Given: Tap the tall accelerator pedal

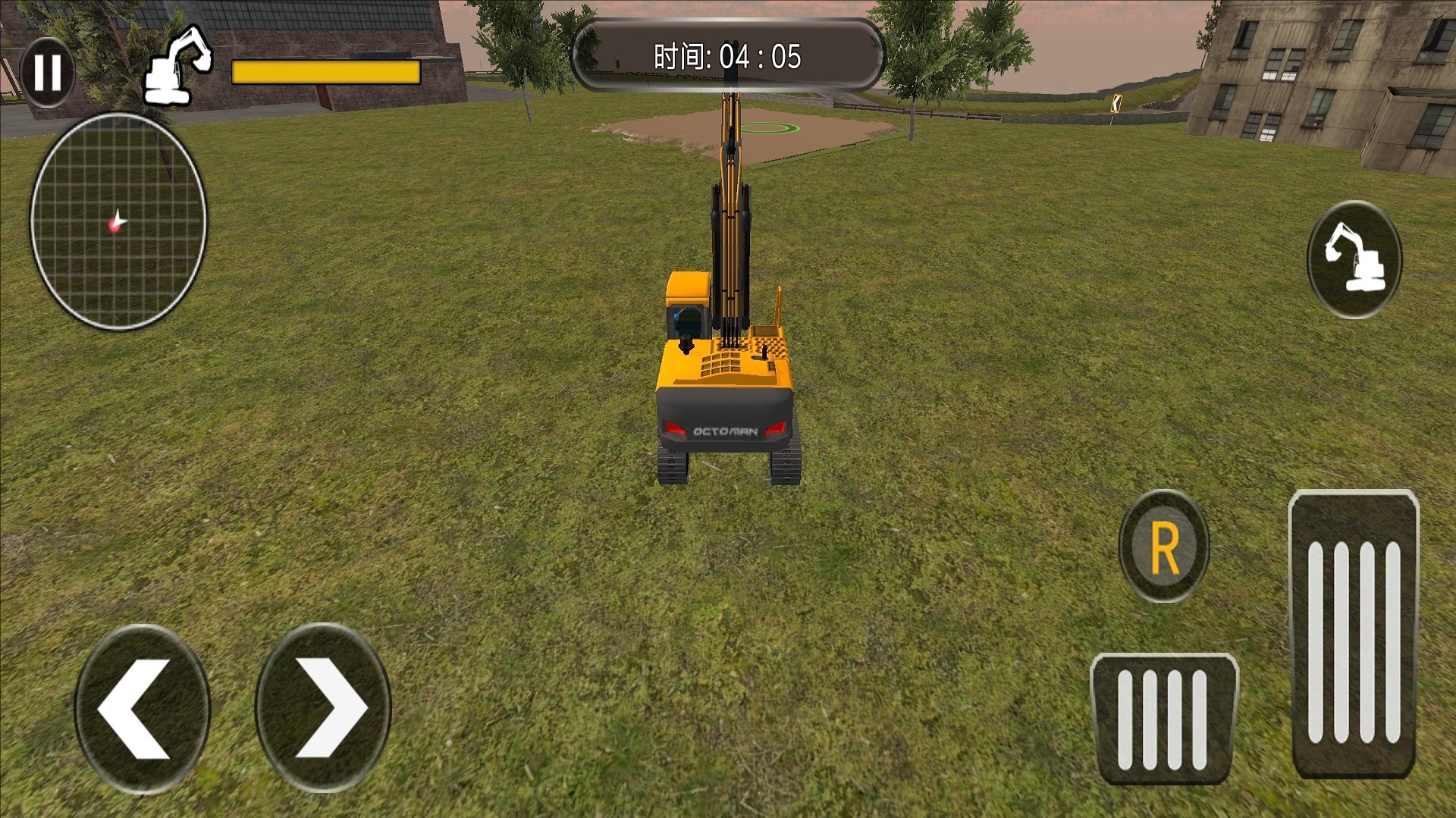Looking at the screenshot, I should (x=1354, y=635).
